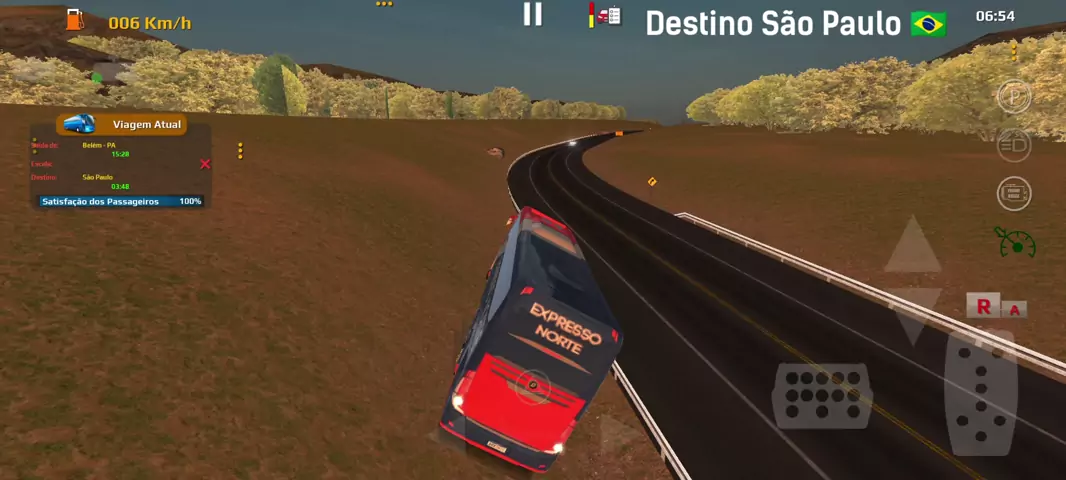Toggle the parking brake P button
1066x480 pixels.
(x=1014, y=98)
